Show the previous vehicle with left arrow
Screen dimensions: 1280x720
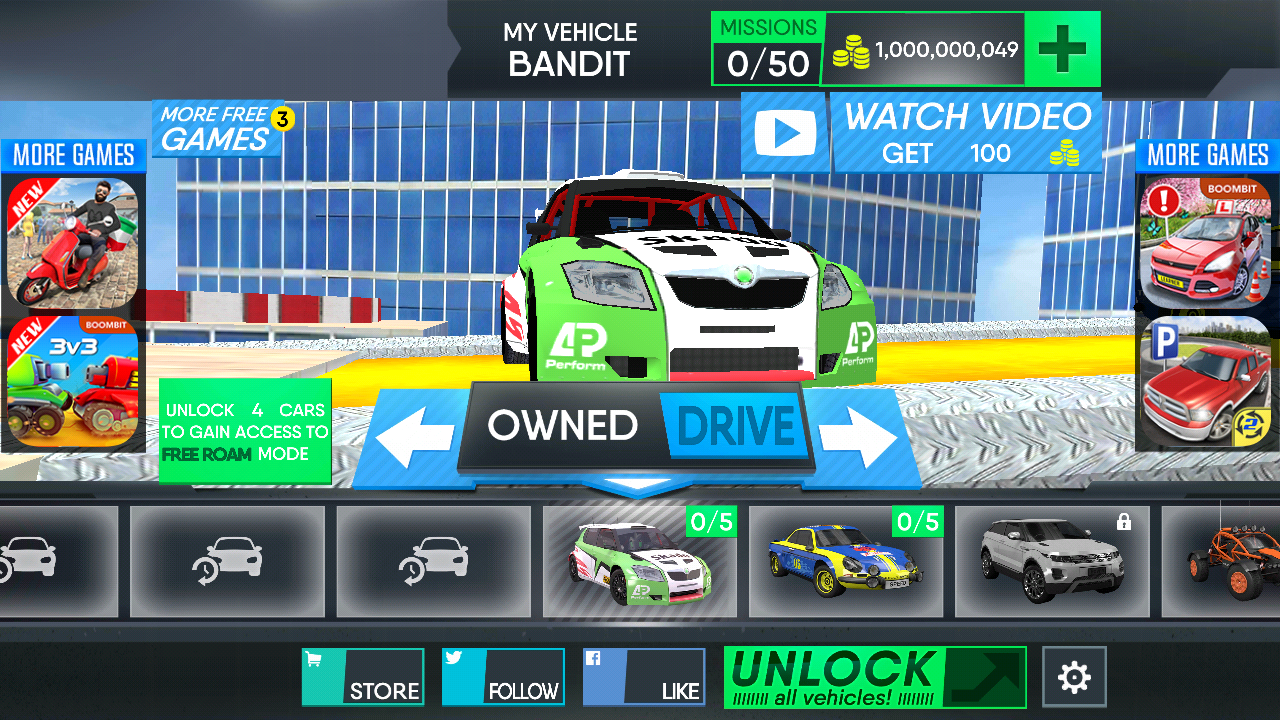tap(414, 435)
